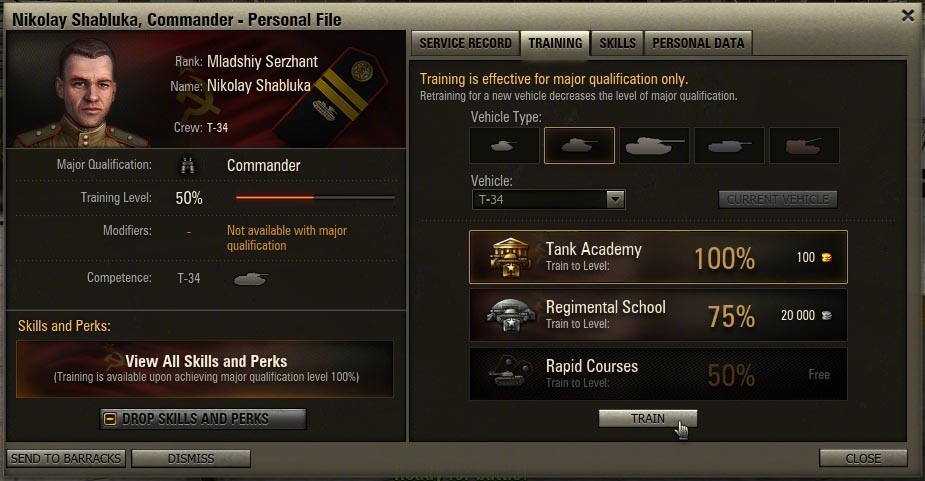Choose the heavy tank vehicle type
The width and height of the screenshot is (925, 481).
654,145
